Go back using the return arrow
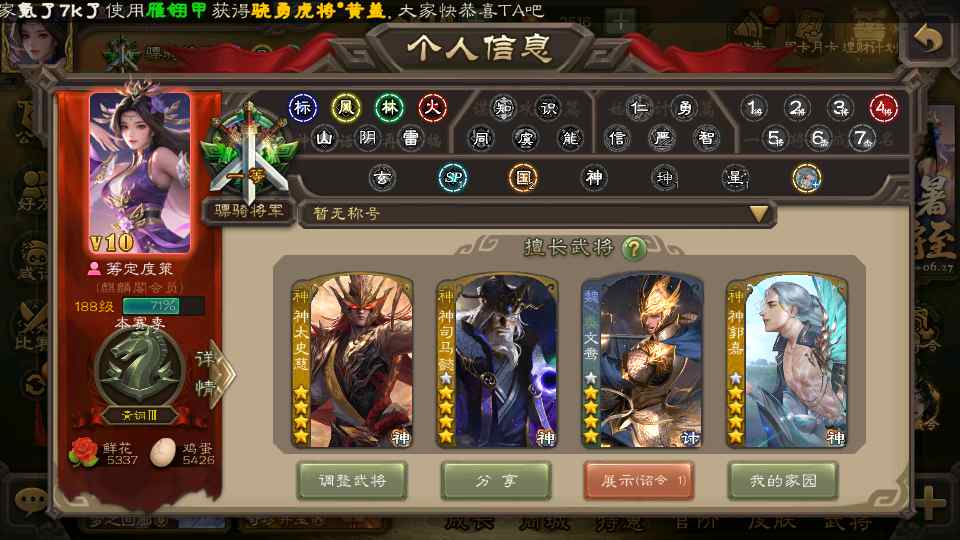 [x=929, y=40]
